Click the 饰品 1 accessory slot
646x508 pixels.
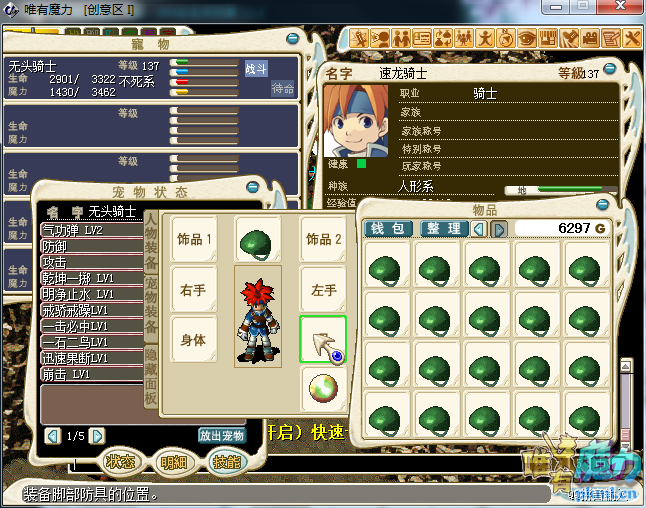194,240
